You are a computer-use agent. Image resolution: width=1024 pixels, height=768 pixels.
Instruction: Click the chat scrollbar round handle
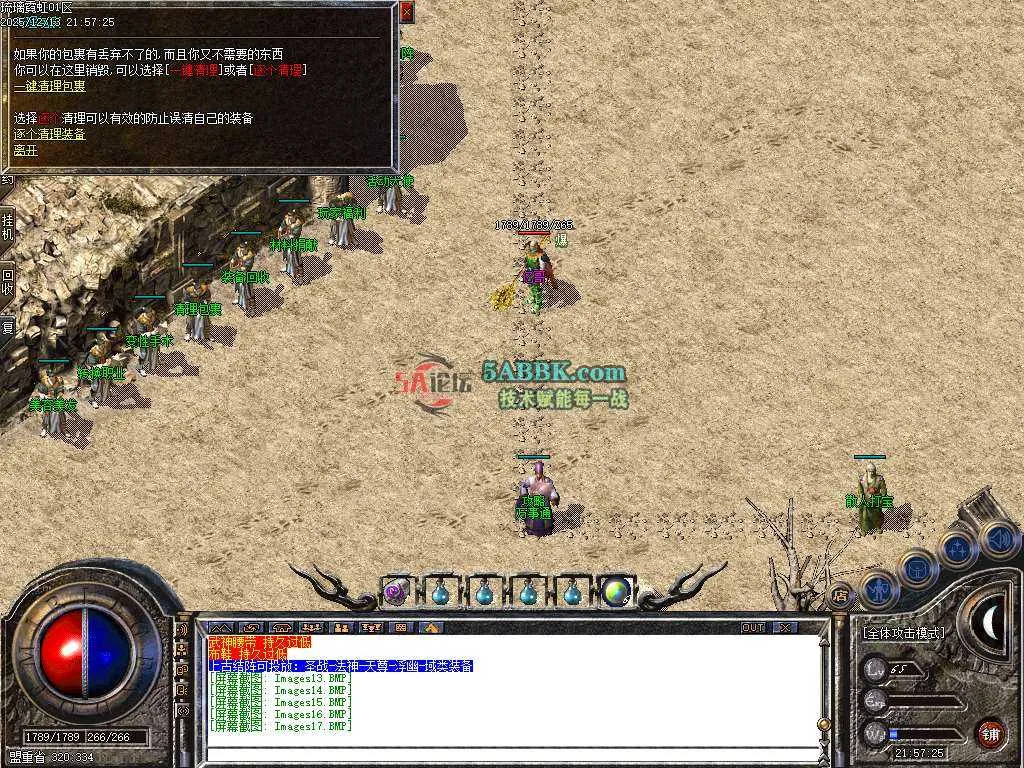click(823, 724)
